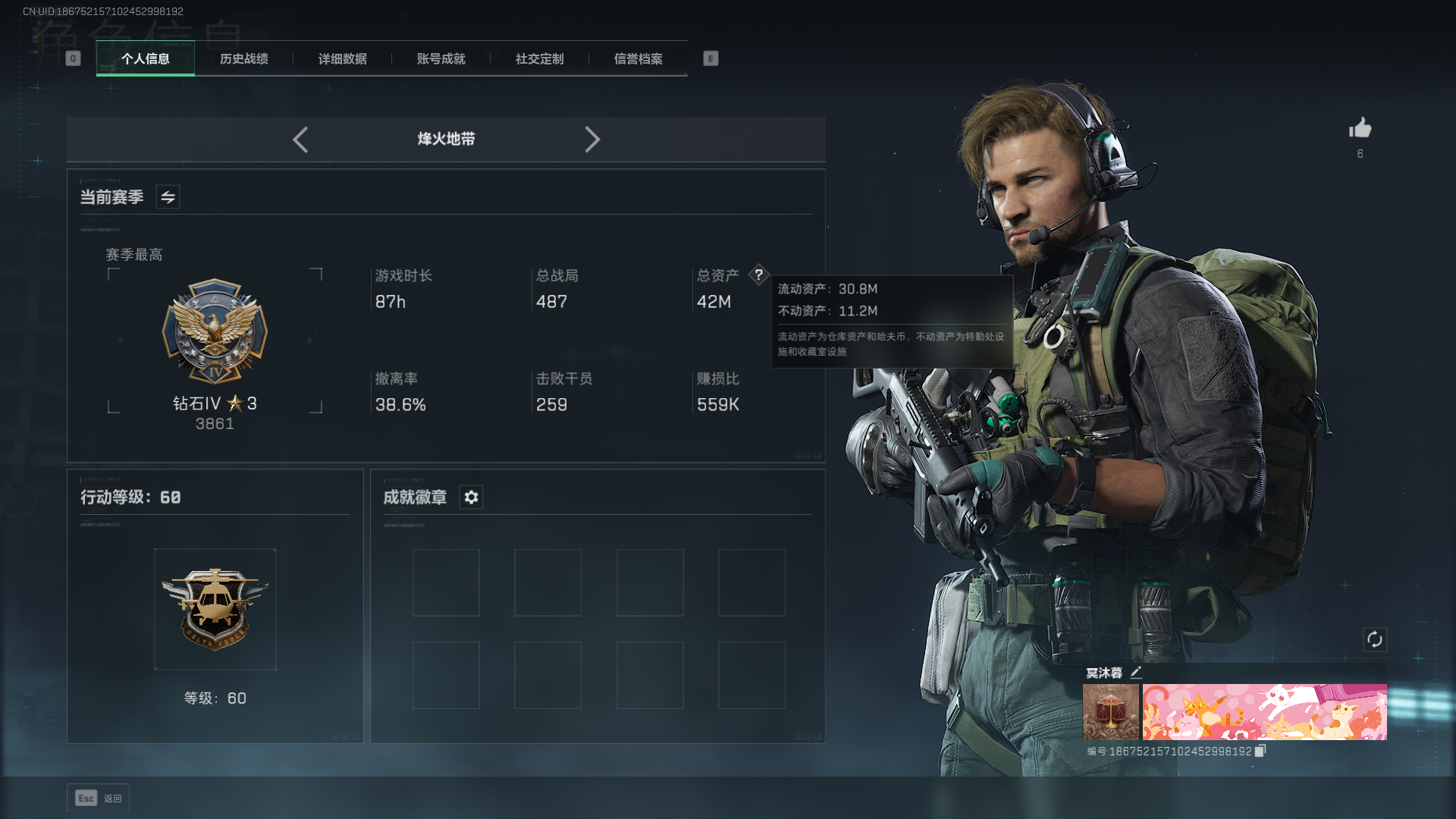Give a thumbs-up like to the profile
The image size is (1456, 819).
[x=1360, y=128]
